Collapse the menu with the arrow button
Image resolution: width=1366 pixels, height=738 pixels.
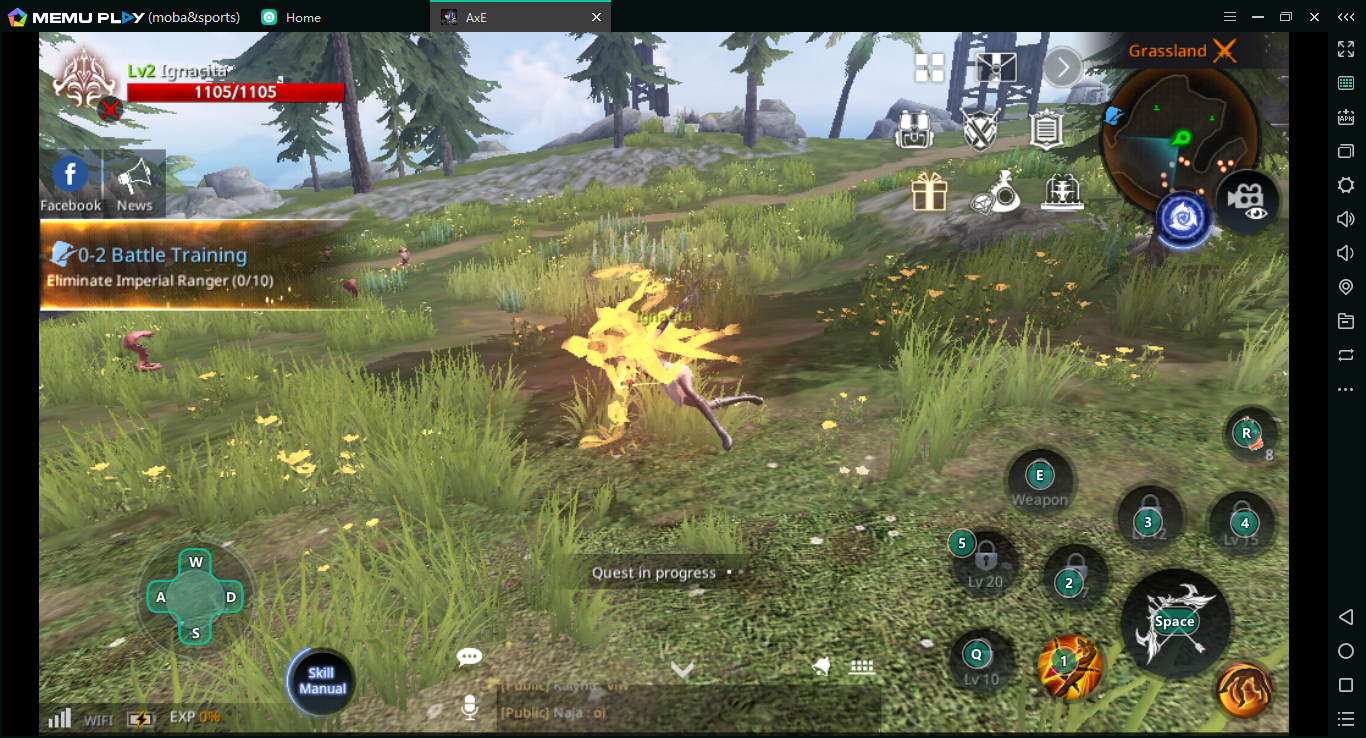(x=1063, y=68)
